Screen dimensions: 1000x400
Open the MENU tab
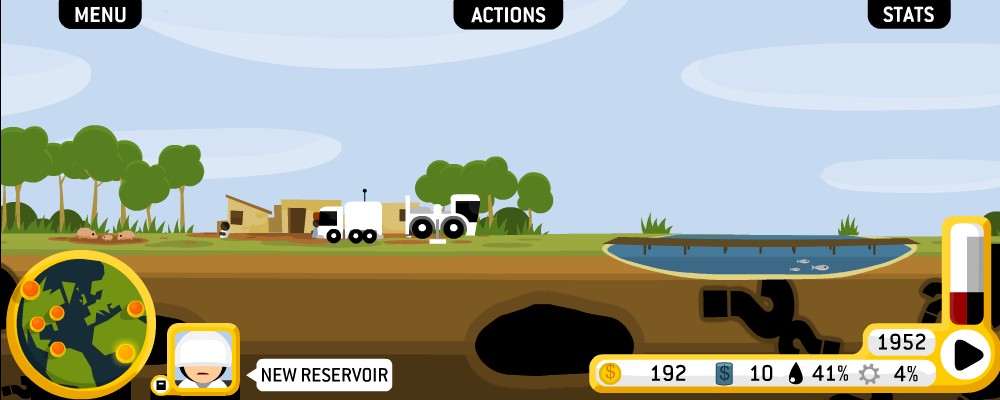(100, 14)
